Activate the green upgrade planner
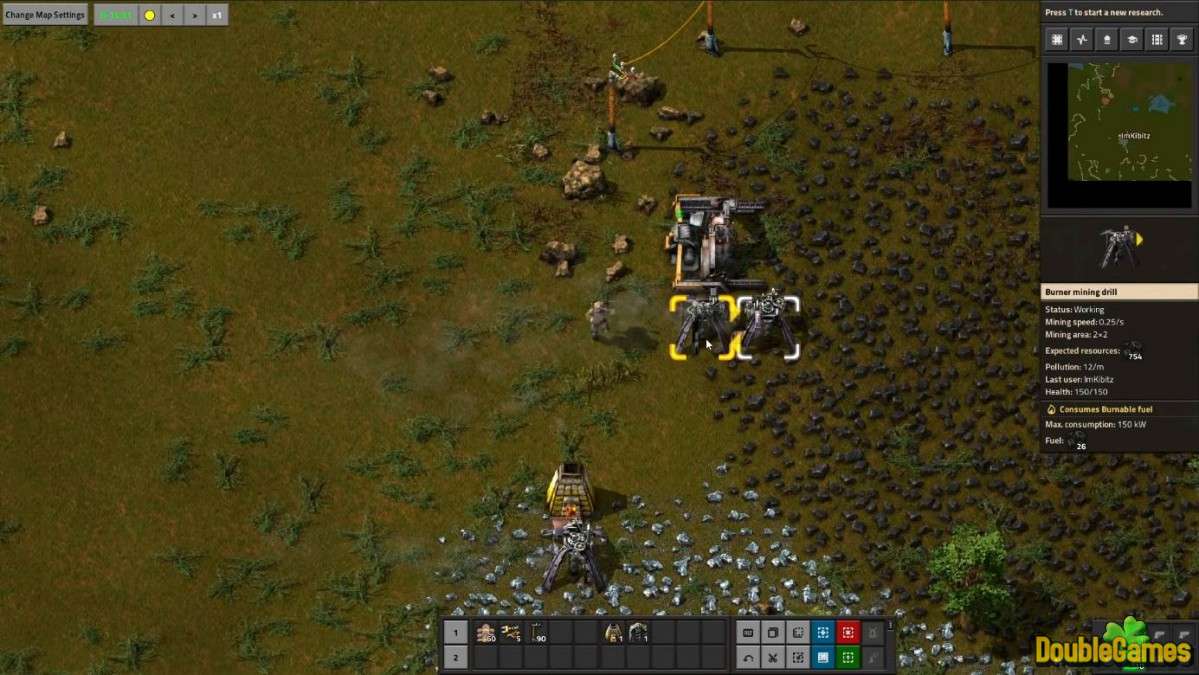The width and height of the screenshot is (1199, 675). point(847,657)
